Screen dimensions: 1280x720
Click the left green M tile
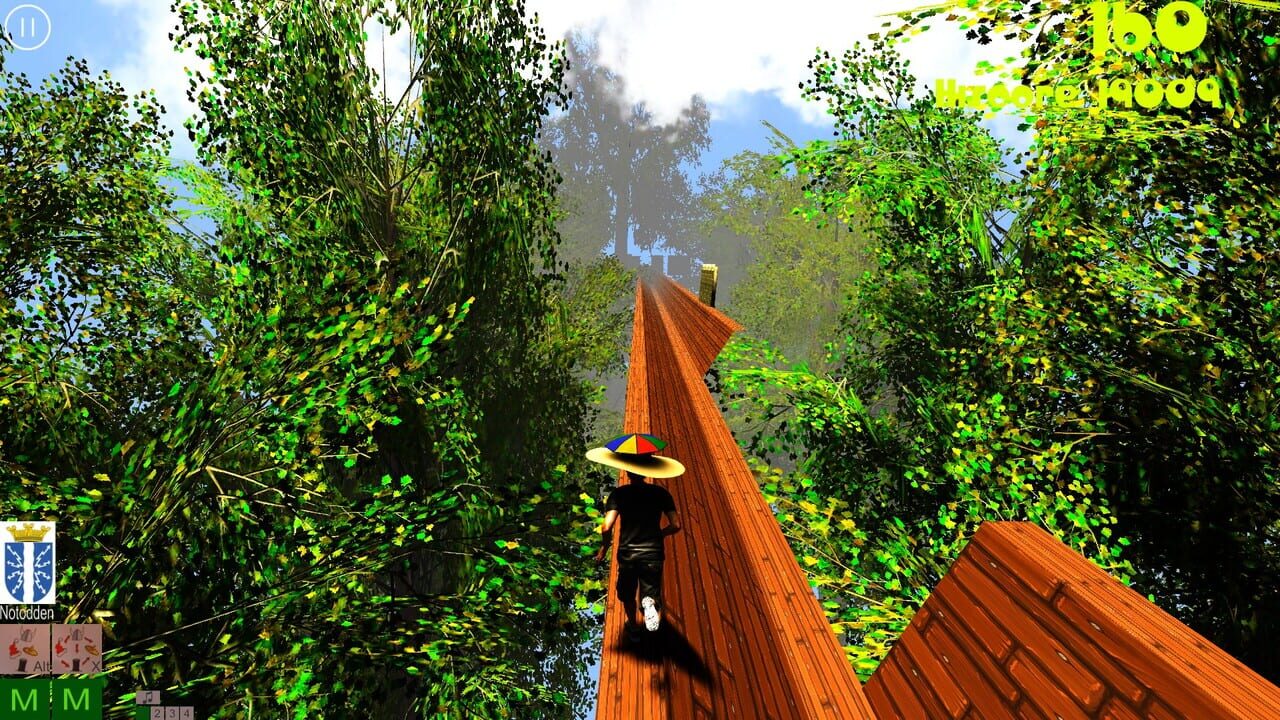point(25,700)
